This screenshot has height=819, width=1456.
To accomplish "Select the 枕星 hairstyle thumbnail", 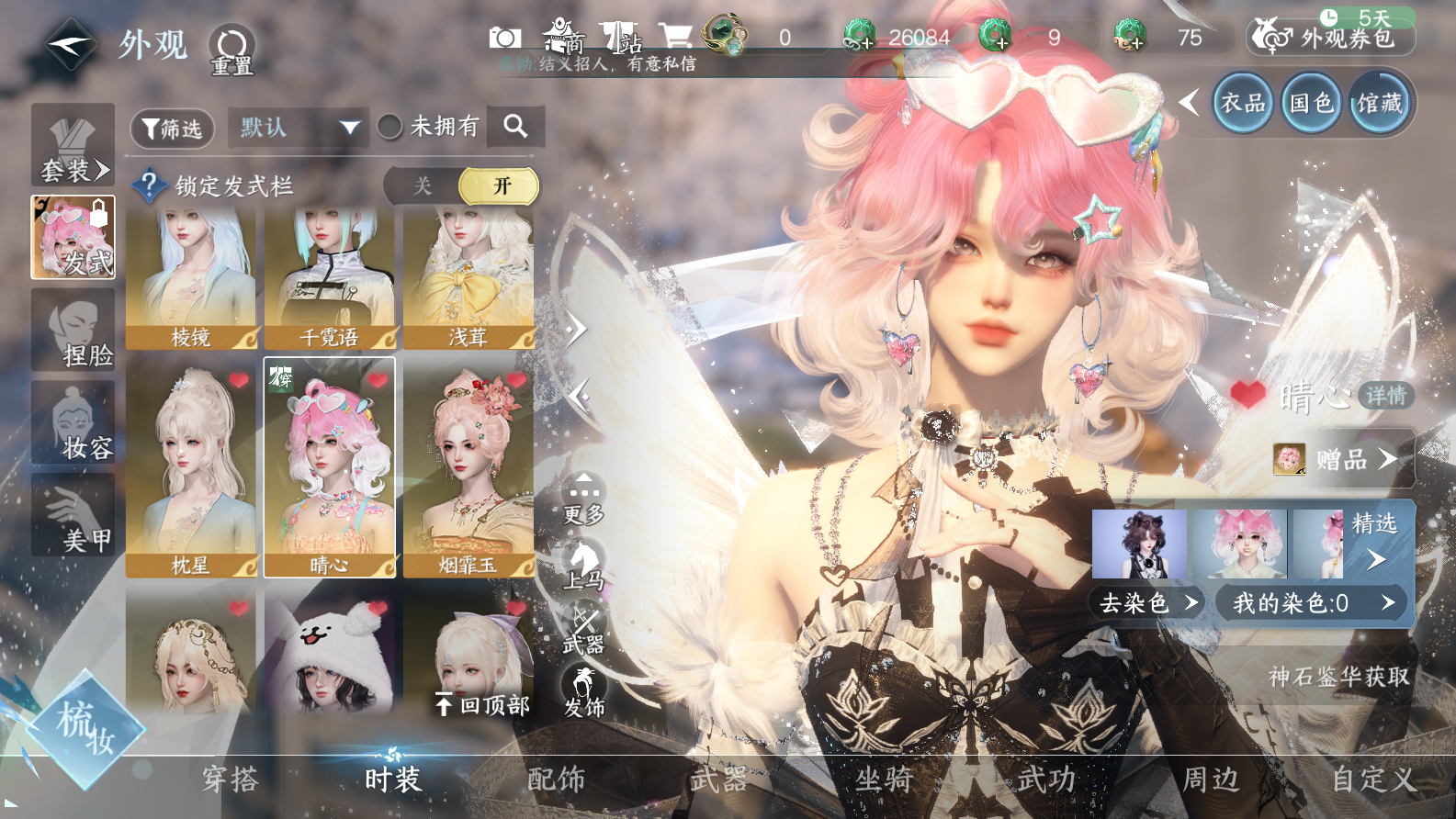I will coord(191,468).
